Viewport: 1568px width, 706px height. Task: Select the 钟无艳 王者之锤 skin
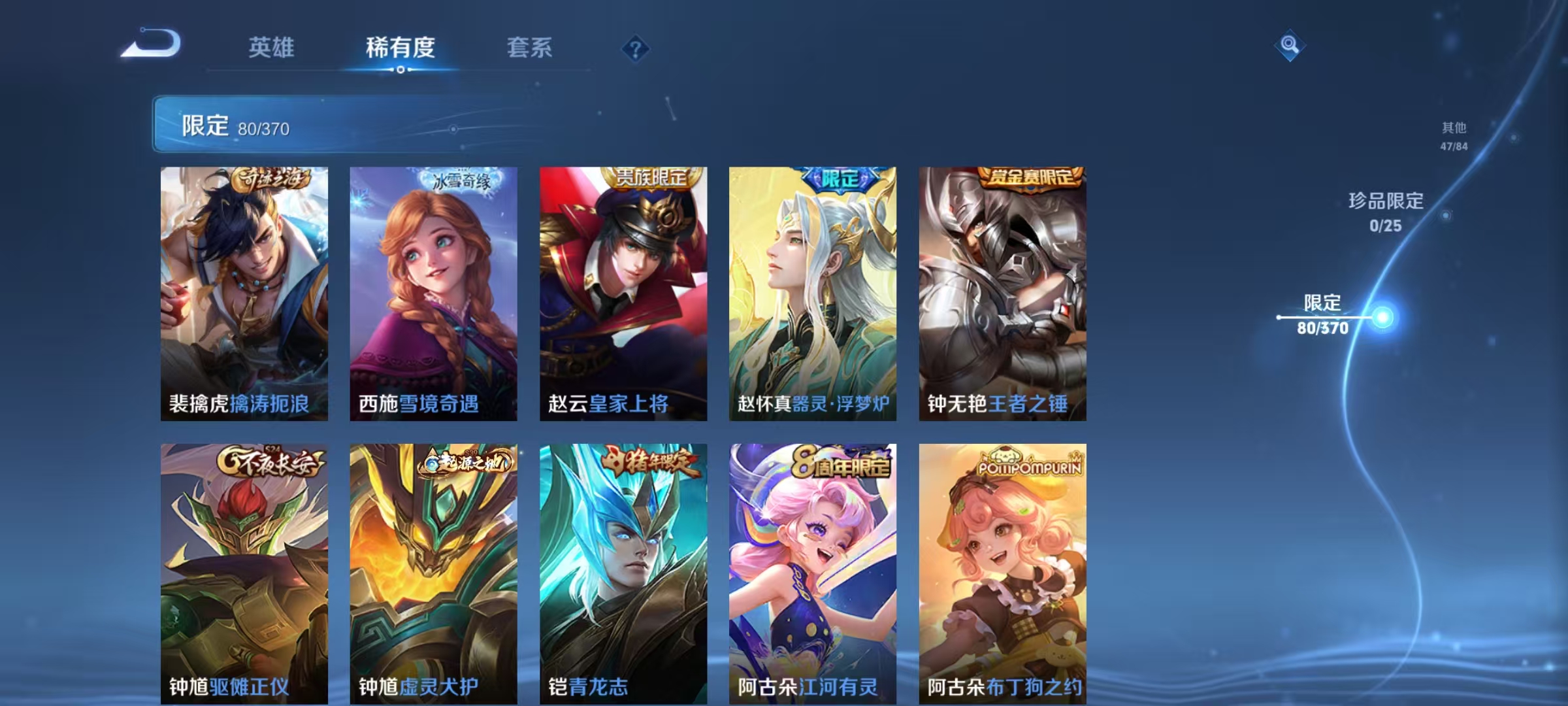coord(1000,288)
